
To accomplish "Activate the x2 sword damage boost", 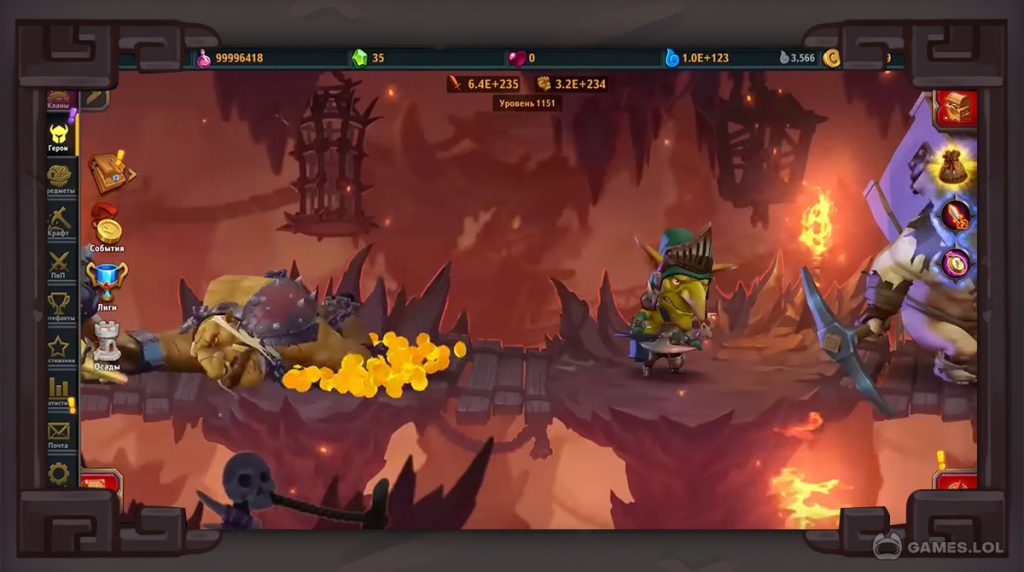I will [955, 214].
